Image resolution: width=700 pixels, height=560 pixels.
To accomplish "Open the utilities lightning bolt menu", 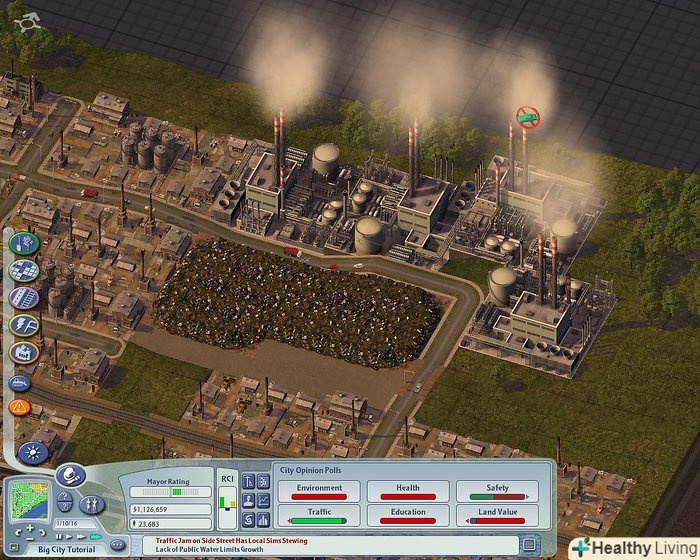I will click(23, 325).
